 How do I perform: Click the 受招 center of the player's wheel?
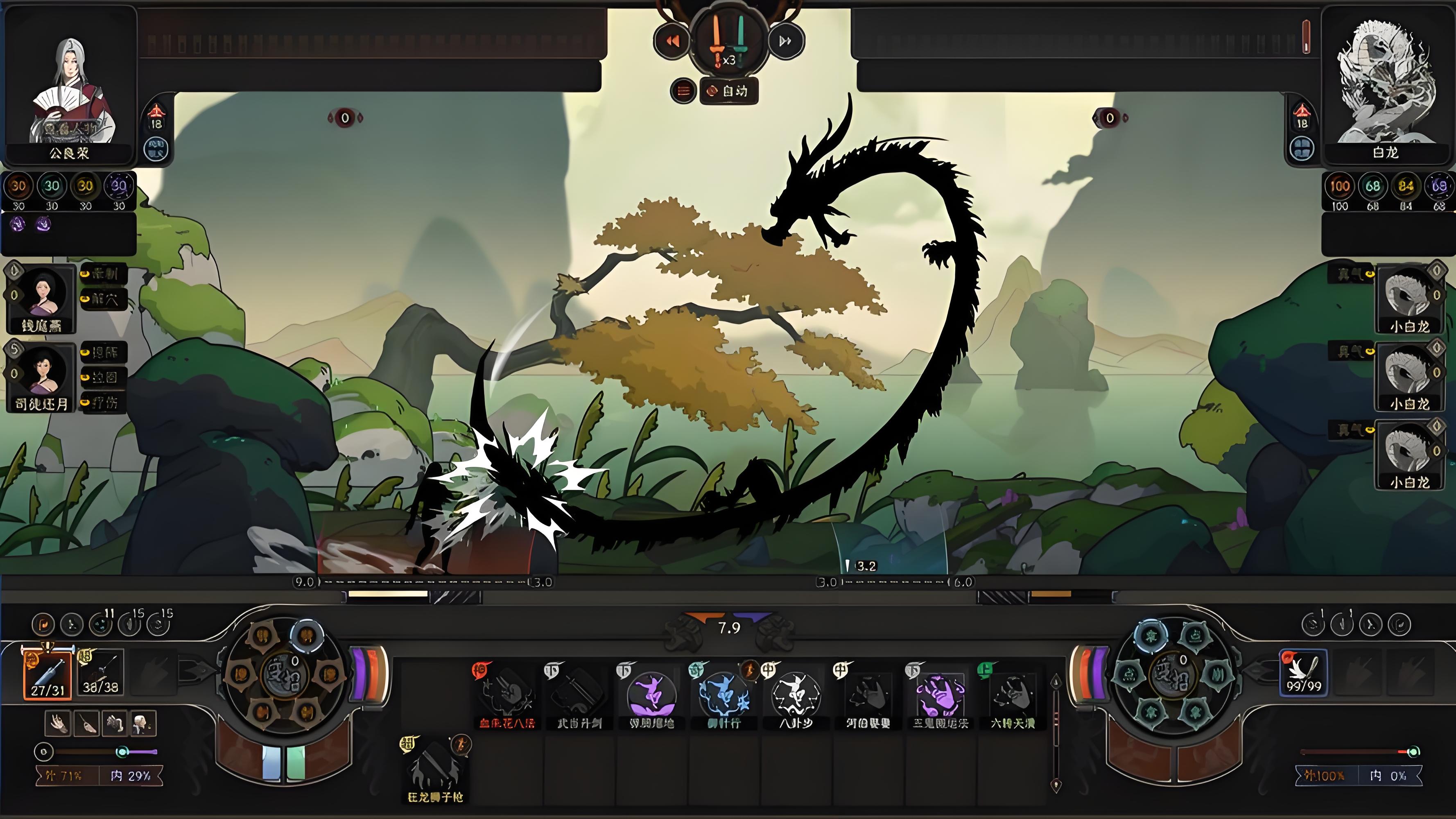[285, 676]
